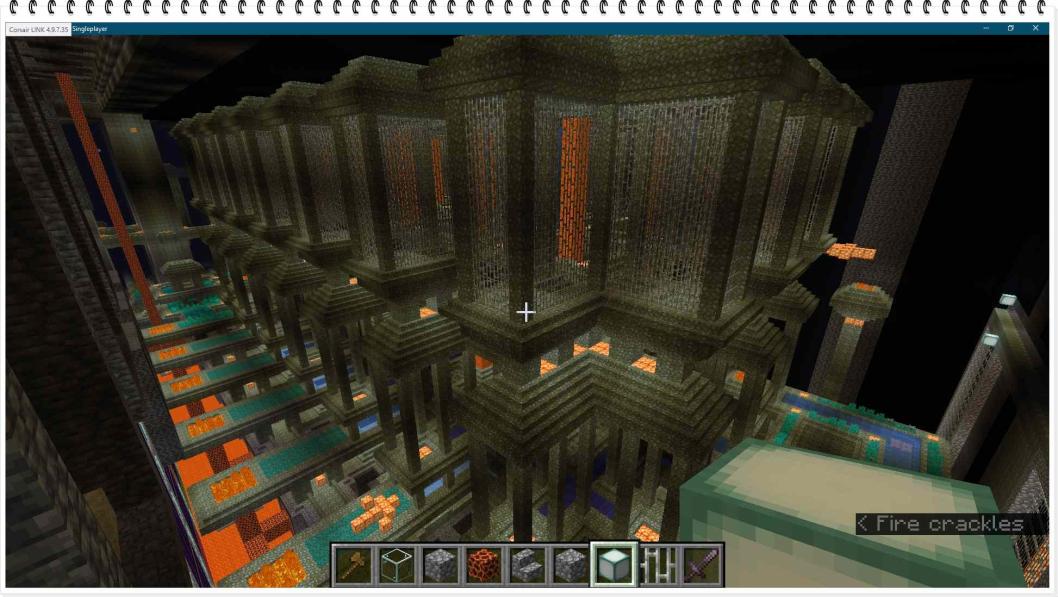The width and height of the screenshot is (1058, 597).
Task: Pick the highlighted sea lantern slot
Action: (x=613, y=565)
